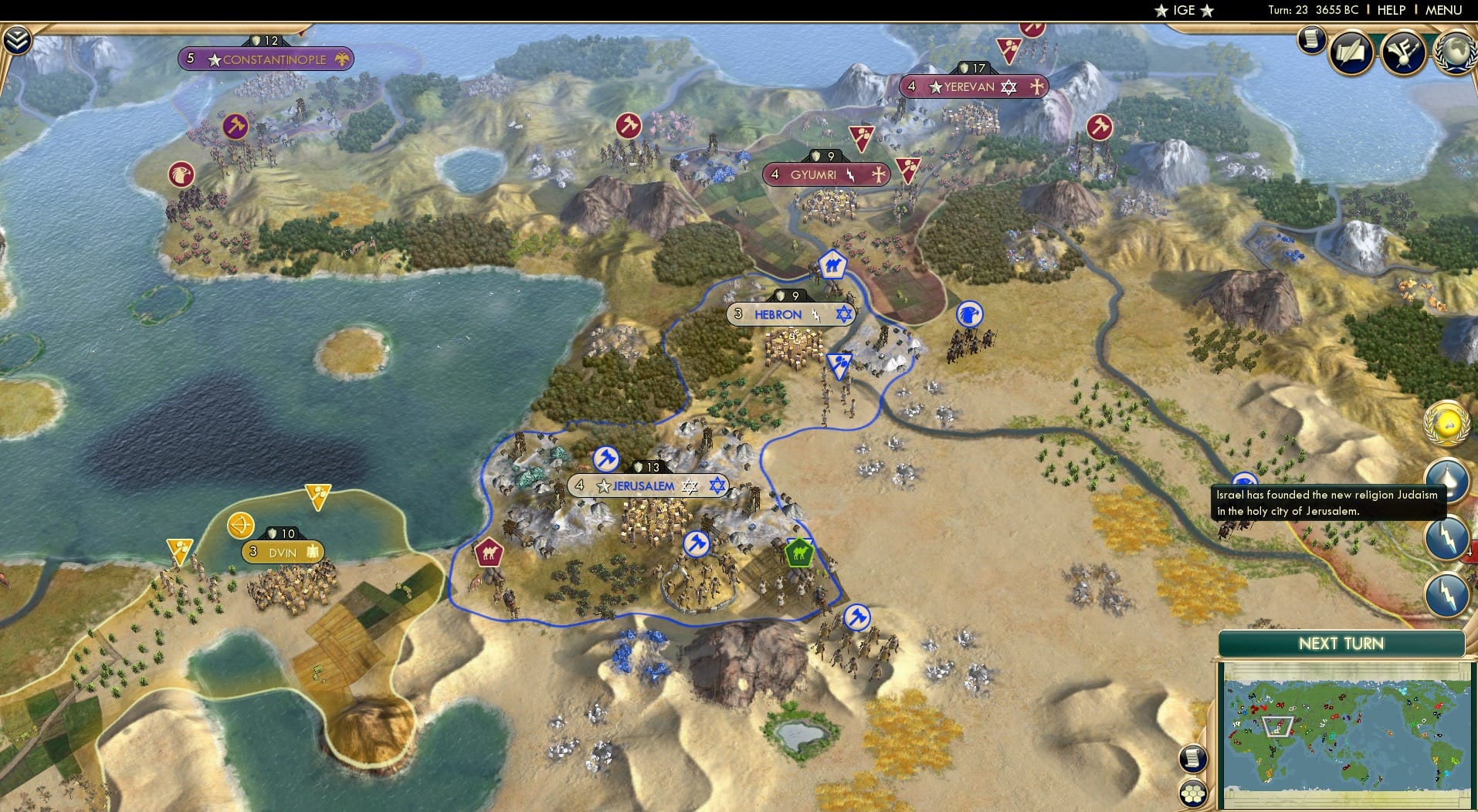
Task: Click the blue eagle unit flag east of Hebron
Action: click(968, 315)
